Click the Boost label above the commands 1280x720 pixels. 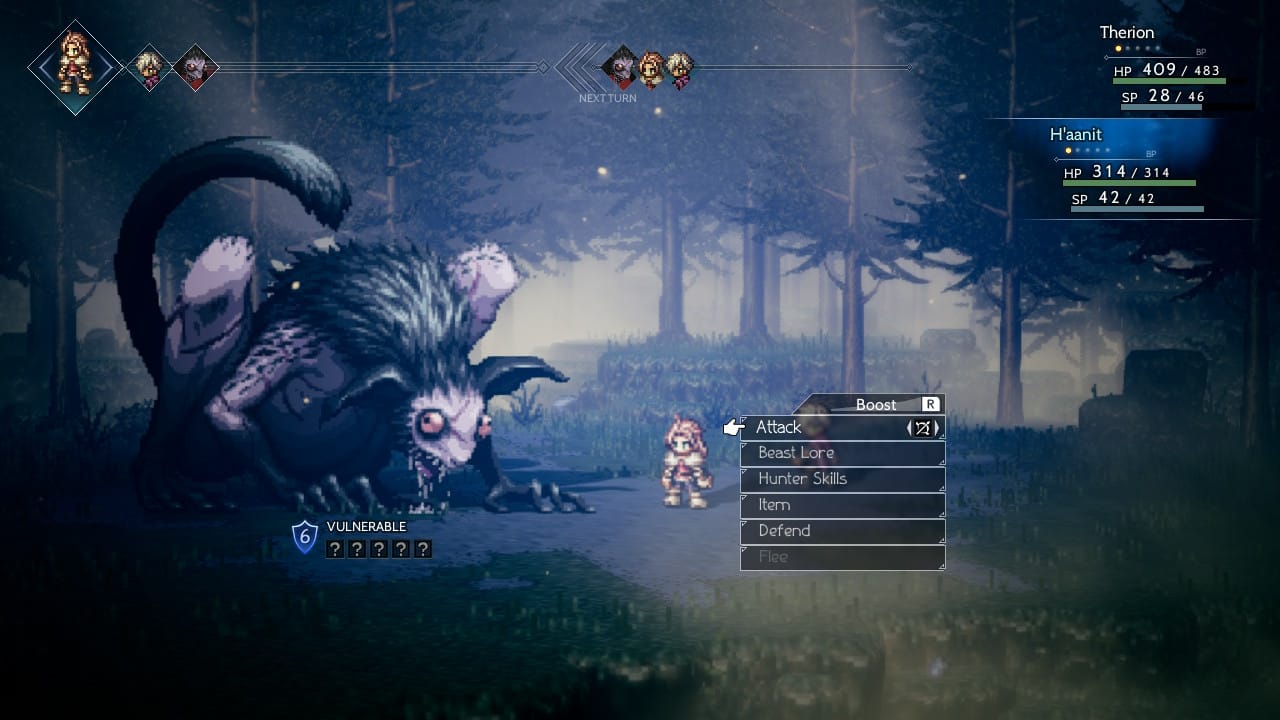(876, 404)
